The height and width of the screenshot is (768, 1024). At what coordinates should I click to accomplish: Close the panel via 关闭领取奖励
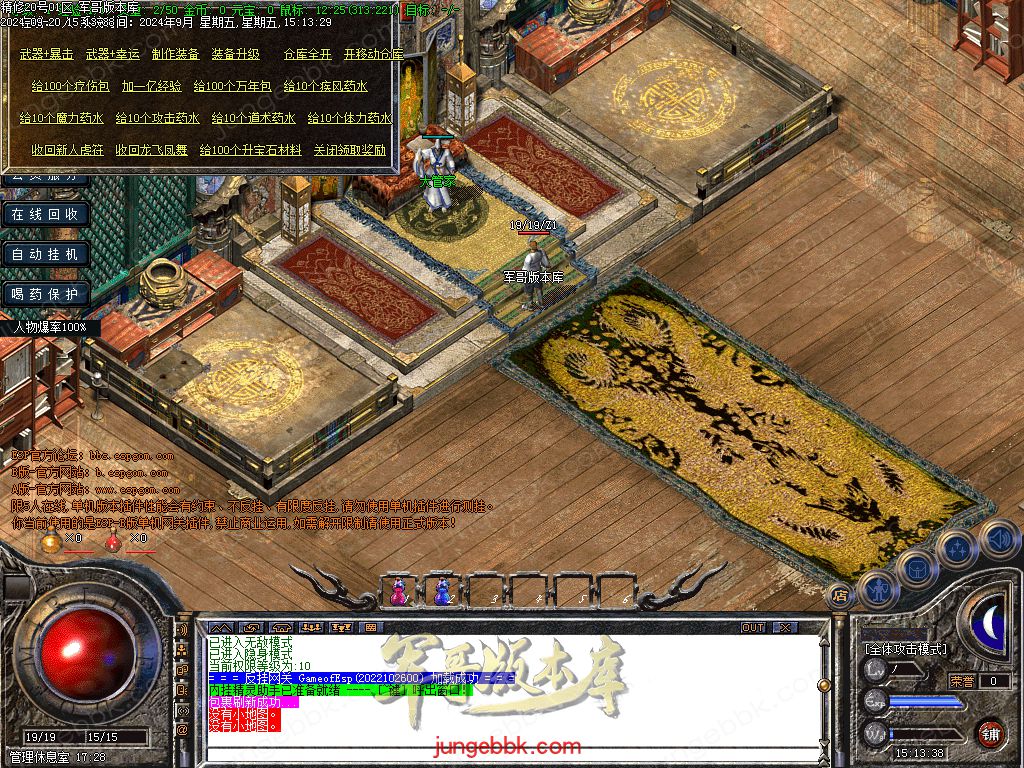point(349,151)
